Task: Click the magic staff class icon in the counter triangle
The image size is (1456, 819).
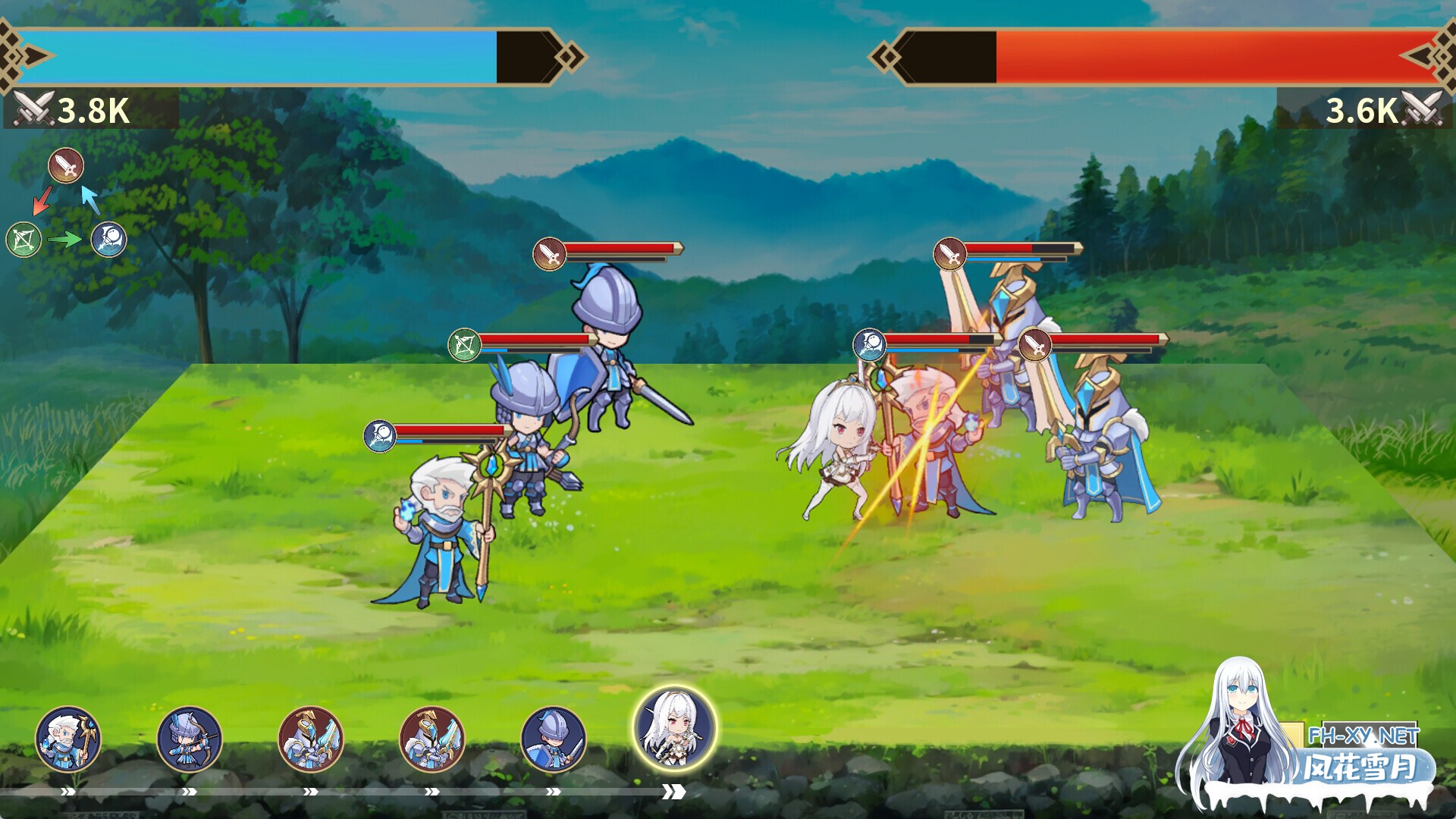Action: click(109, 240)
